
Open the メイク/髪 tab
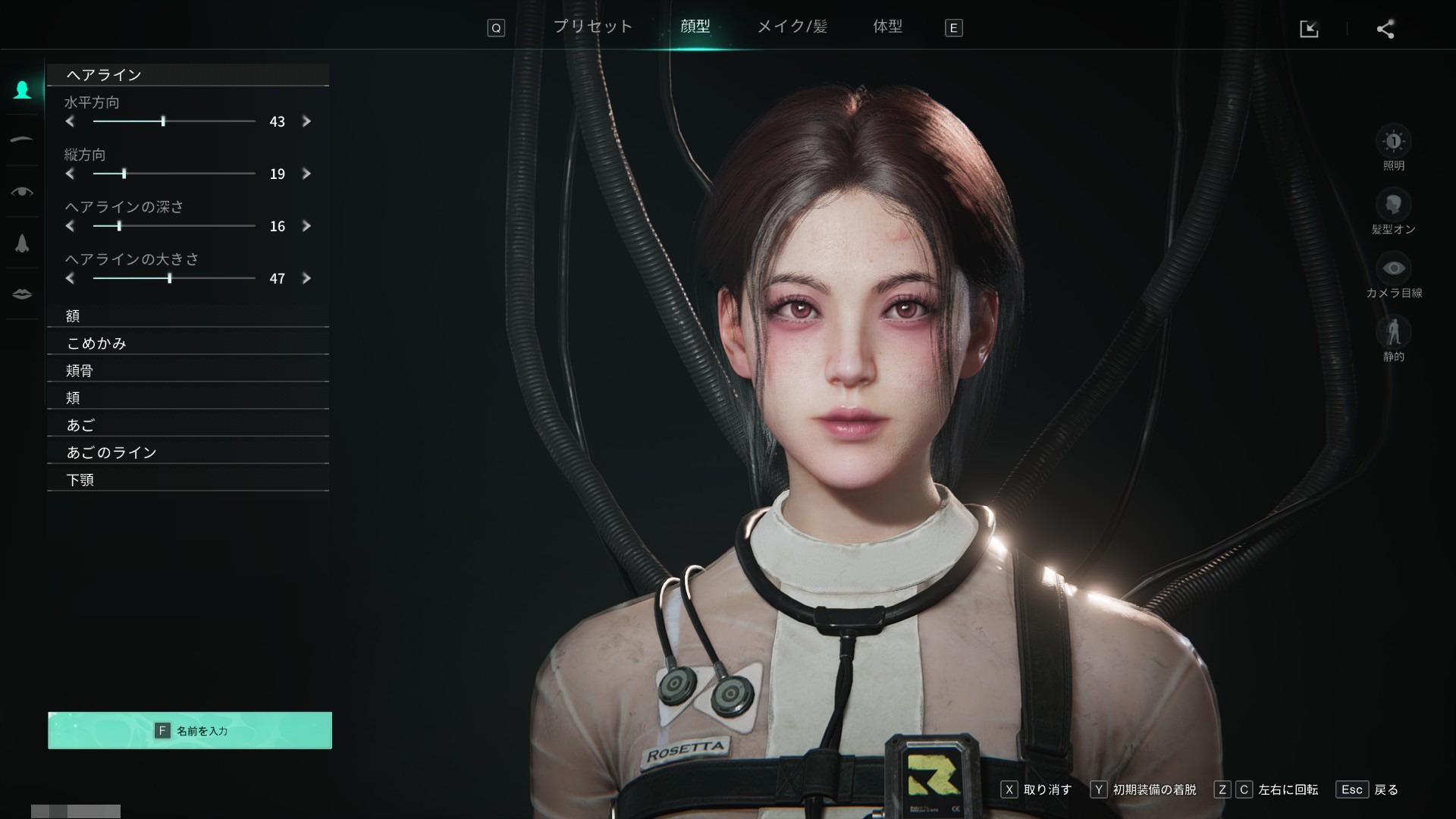click(x=792, y=27)
